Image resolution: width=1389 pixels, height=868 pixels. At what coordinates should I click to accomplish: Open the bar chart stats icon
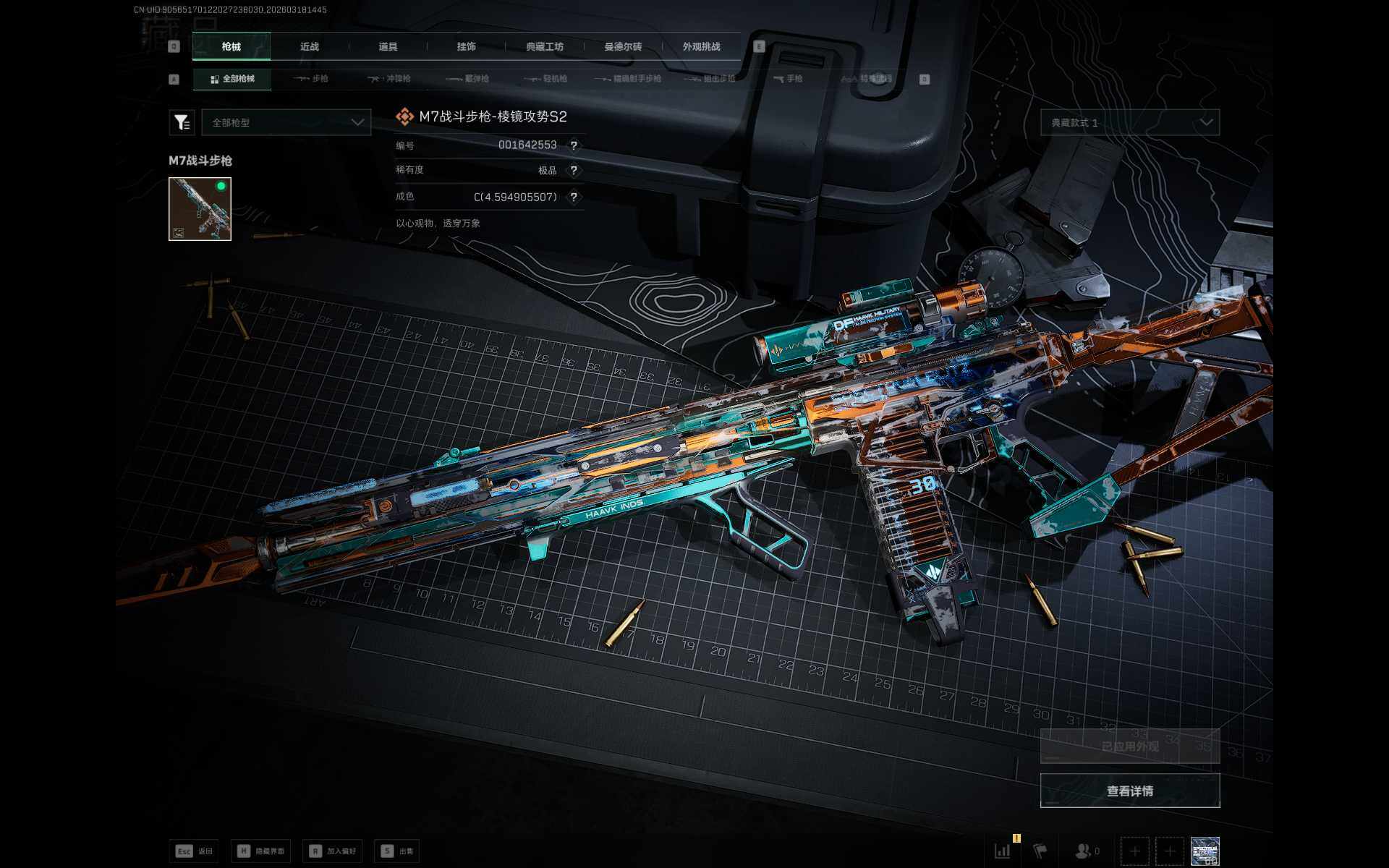[x=1002, y=851]
